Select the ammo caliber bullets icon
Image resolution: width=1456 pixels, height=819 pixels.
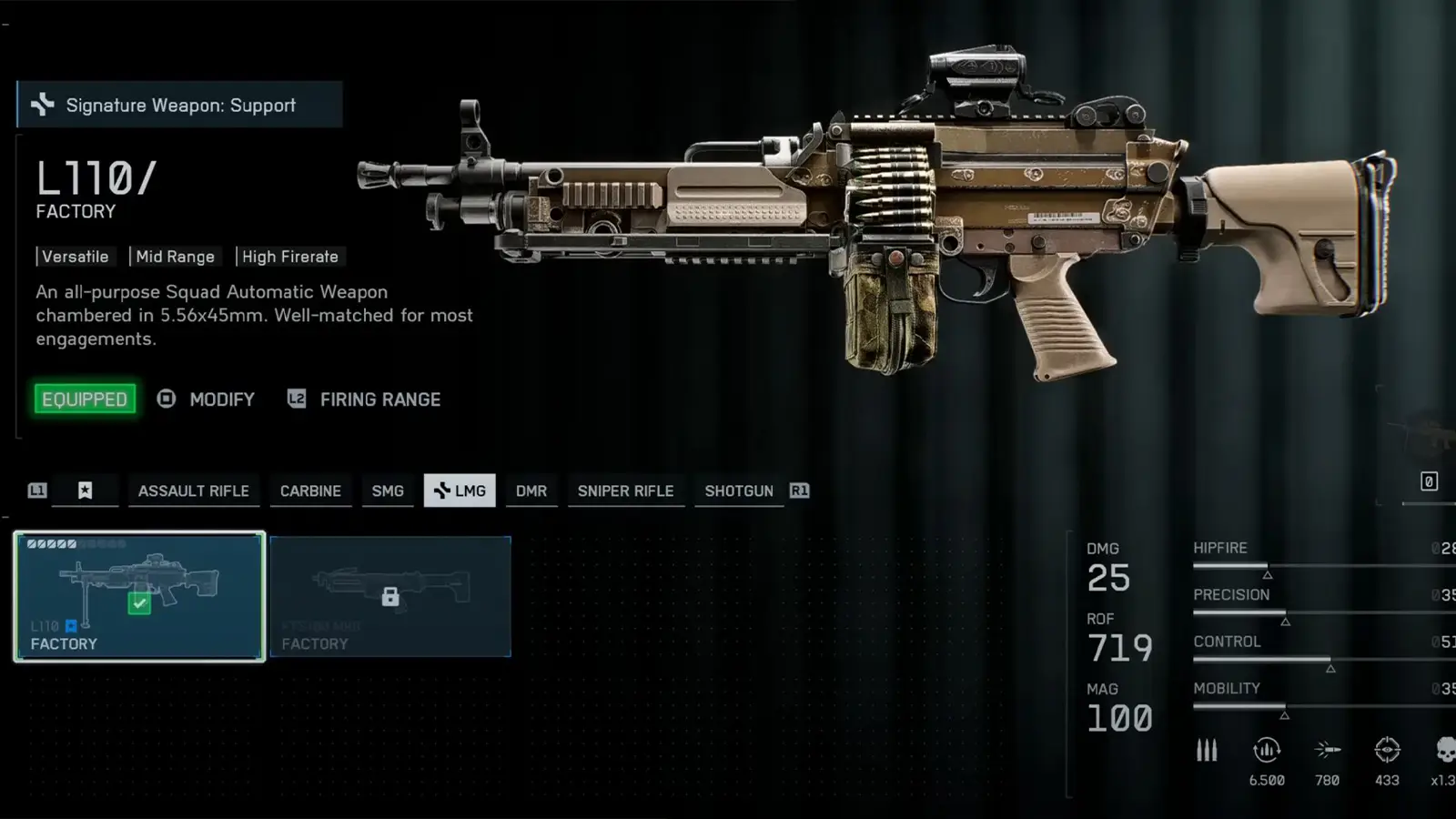pos(1207,749)
